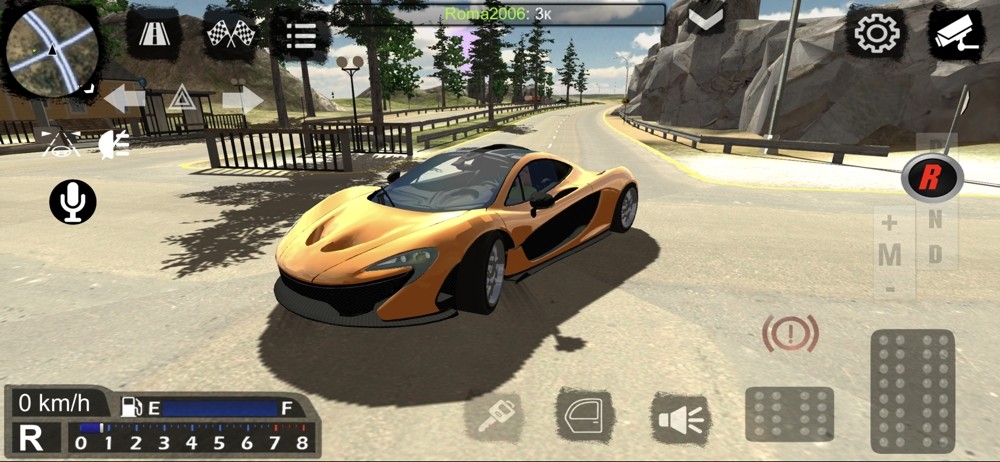Screen dimensions: 1000x462
Task: Activate the left turn signal arrow
Action: [125, 98]
